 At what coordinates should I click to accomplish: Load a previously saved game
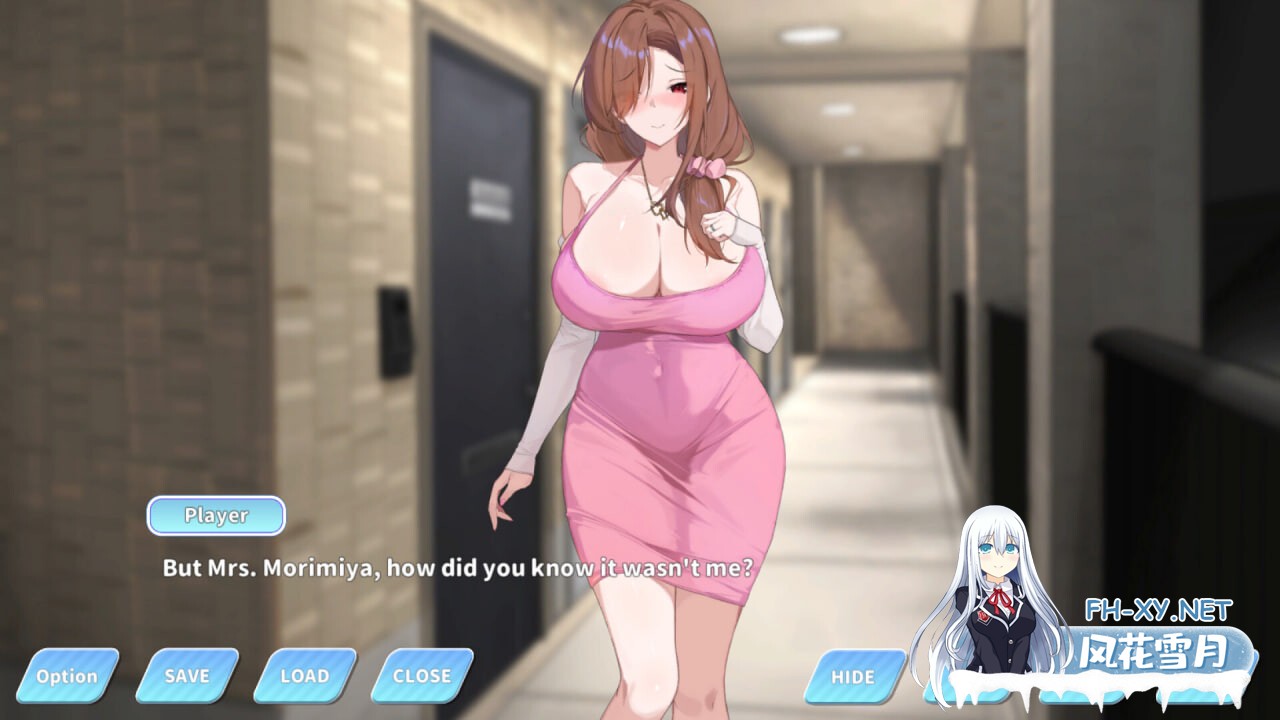(304, 676)
